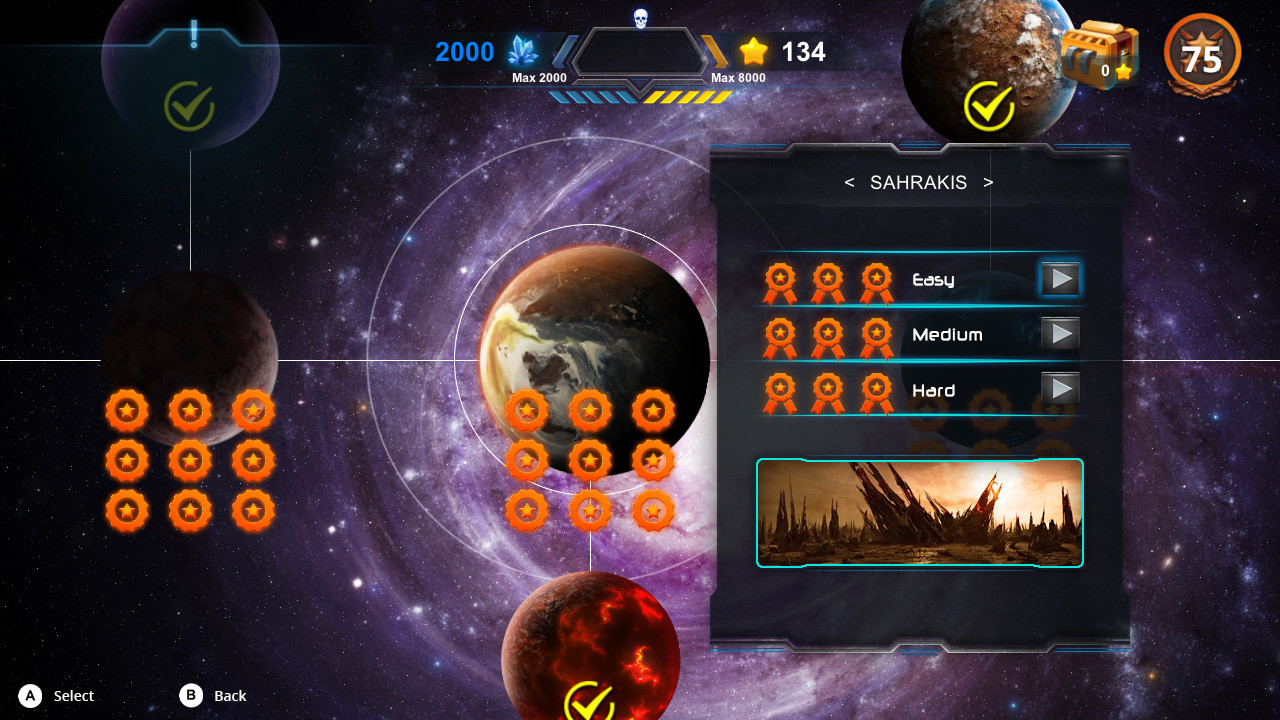This screenshot has width=1280, height=720.
Task: Click the left arrow beside SAHRAKIS
Action: point(848,183)
